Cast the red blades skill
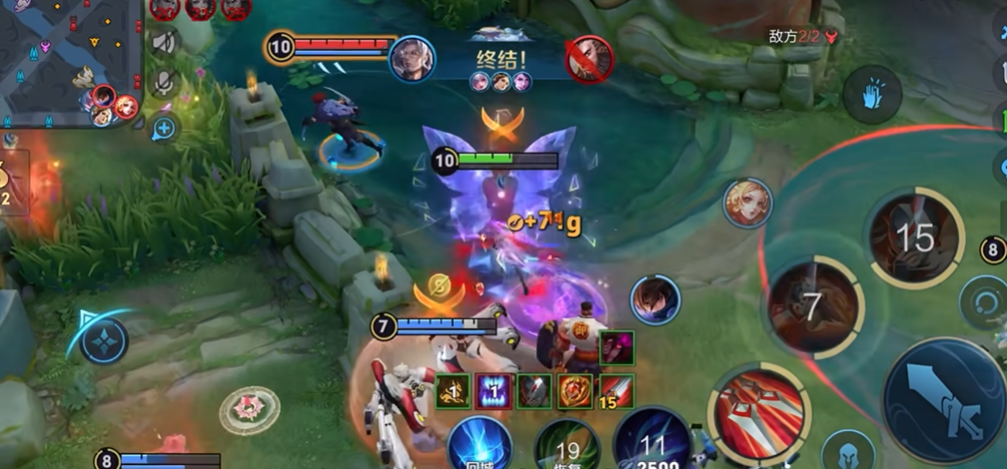The height and width of the screenshot is (469, 1007). click(760, 413)
